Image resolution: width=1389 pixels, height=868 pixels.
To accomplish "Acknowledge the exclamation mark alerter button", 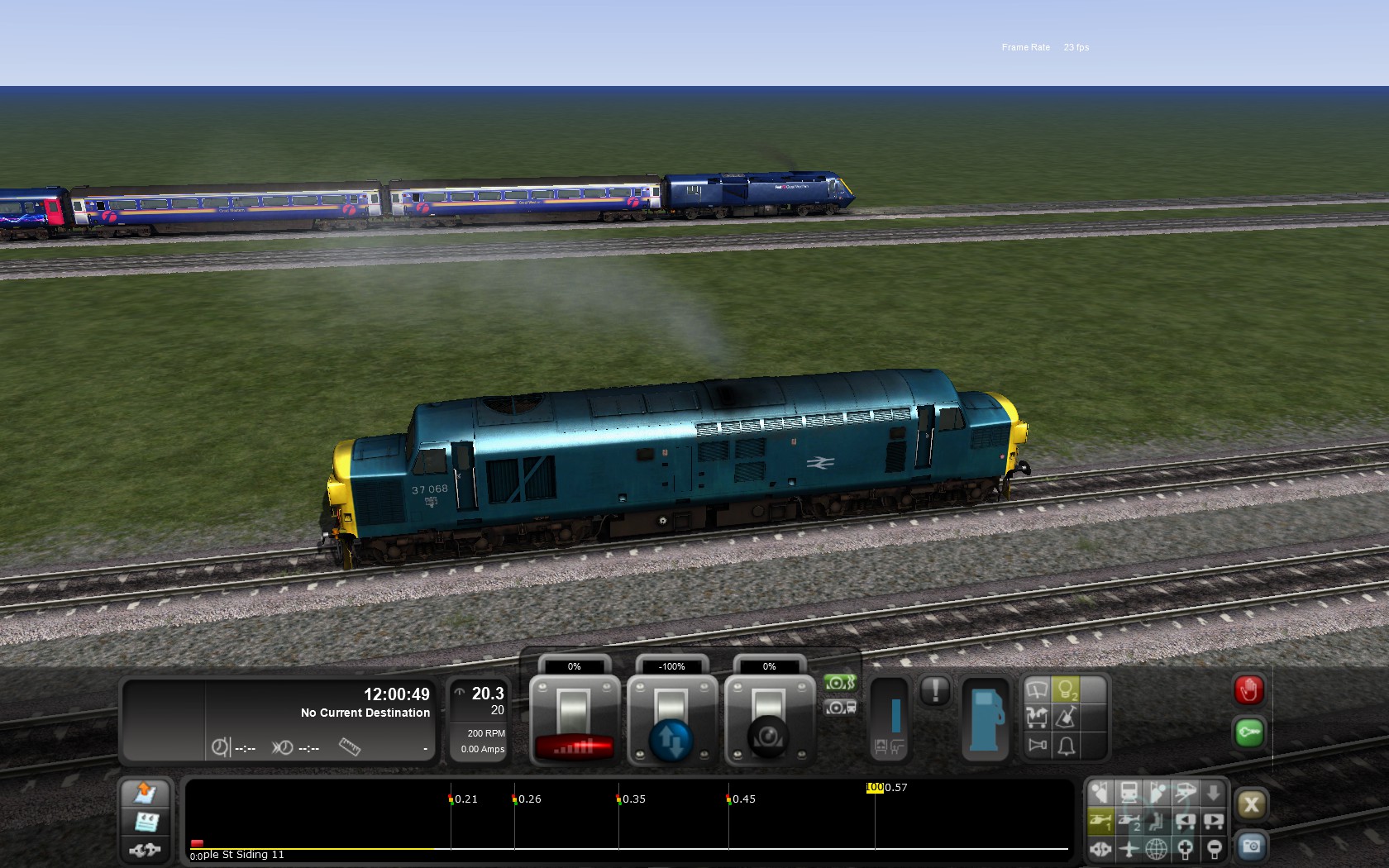I will 935,690.
